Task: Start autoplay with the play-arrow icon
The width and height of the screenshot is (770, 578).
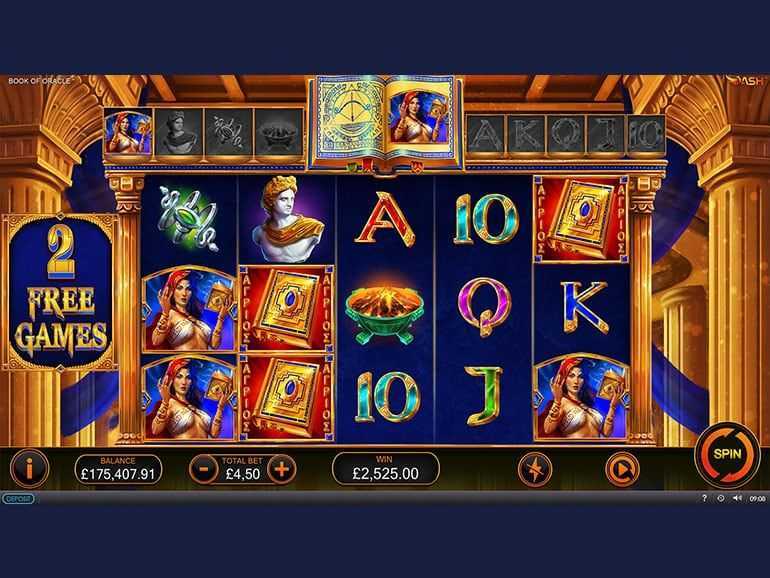Action: [x=620, y=467]
